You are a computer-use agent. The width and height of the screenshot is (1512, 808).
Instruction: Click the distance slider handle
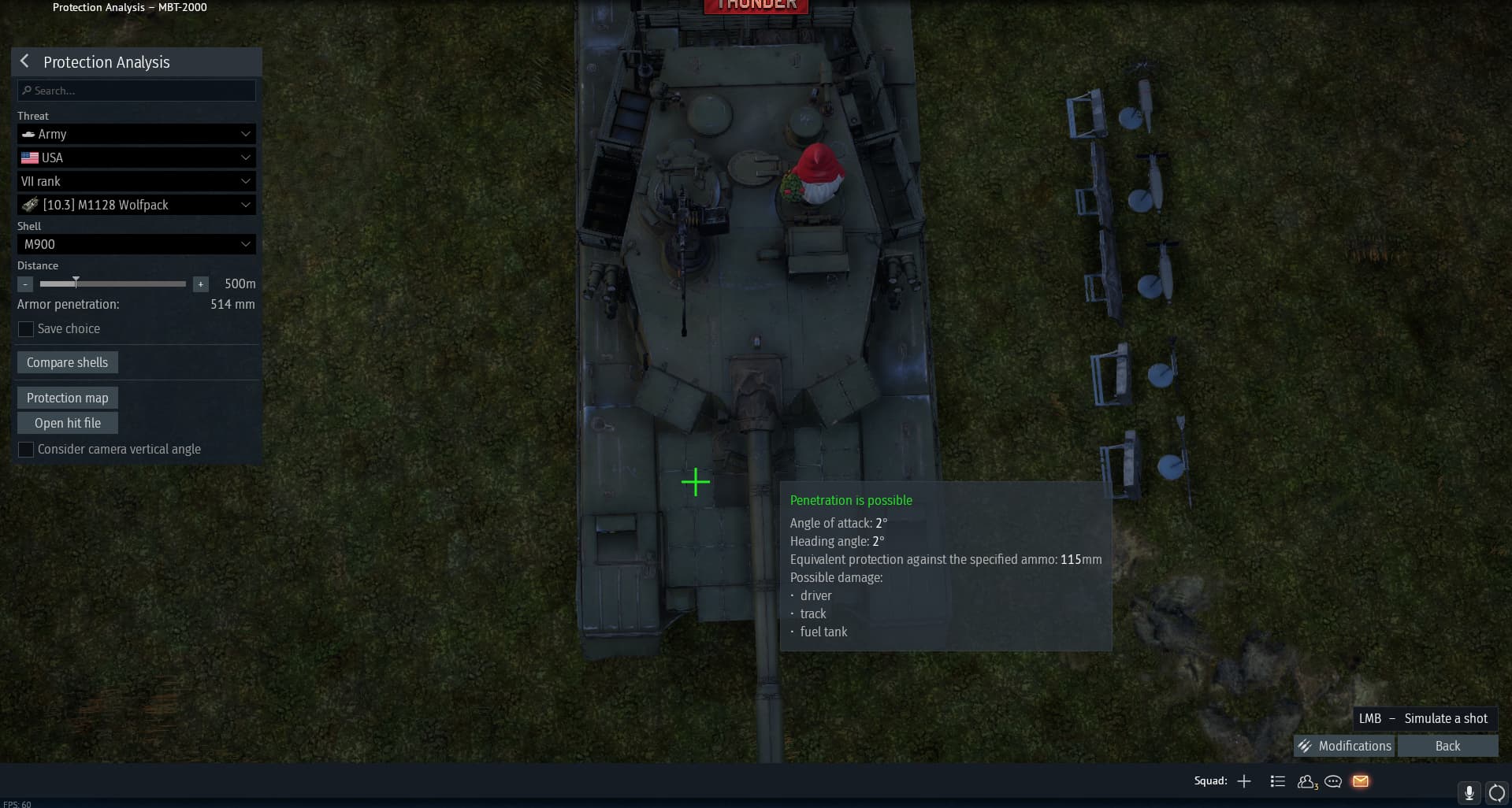76,282
